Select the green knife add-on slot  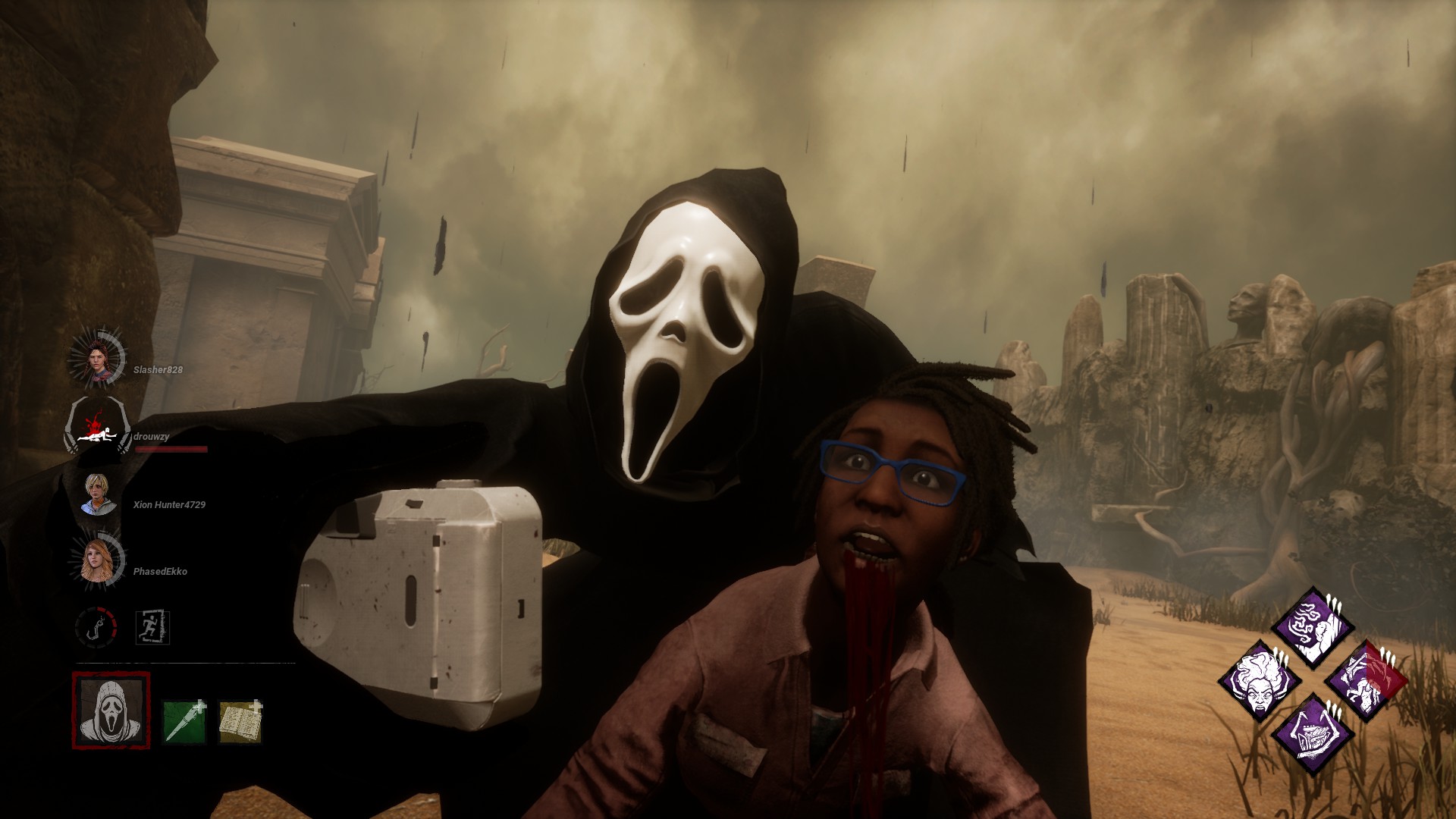[x=184, y=721]
